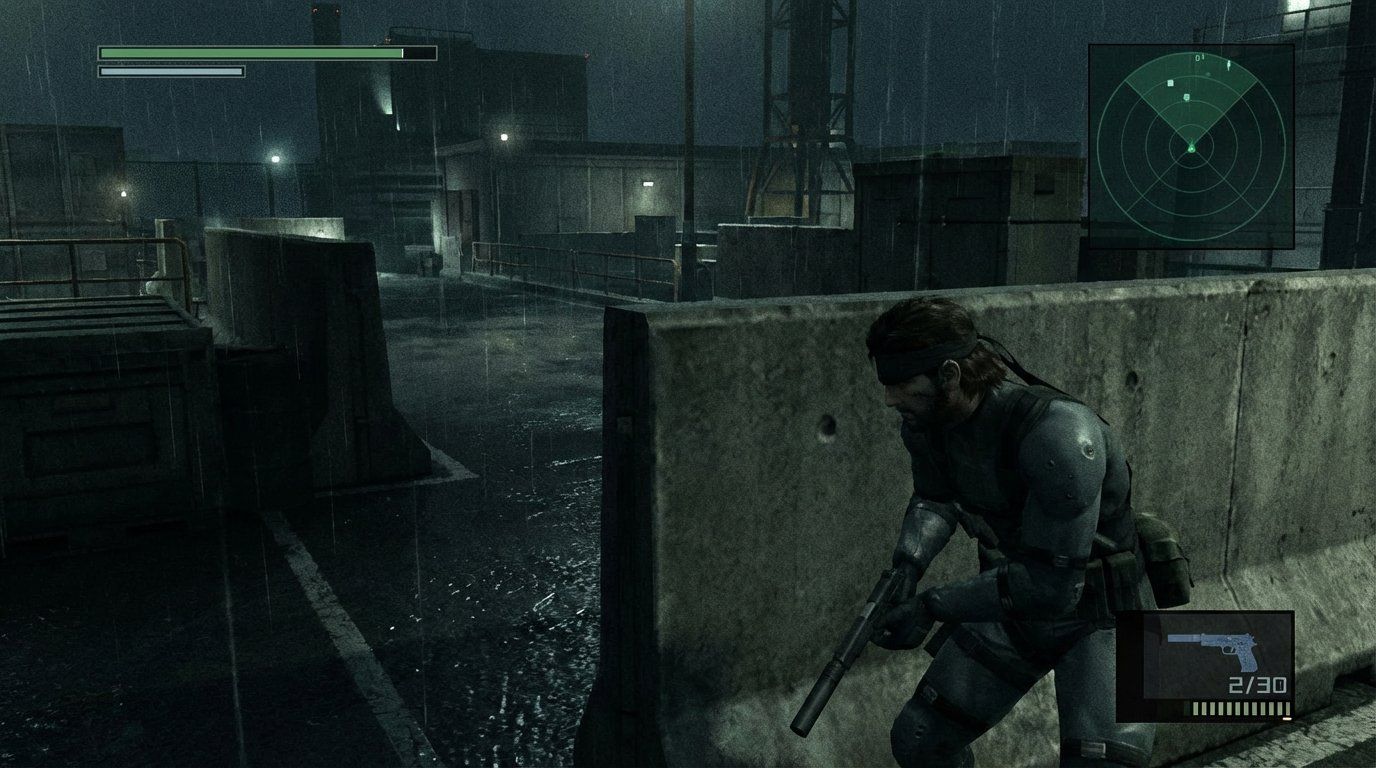Screen dimensions: 1376x768
Task: Click Snake's position marker on the Soliton radar
Action: 1192,147
